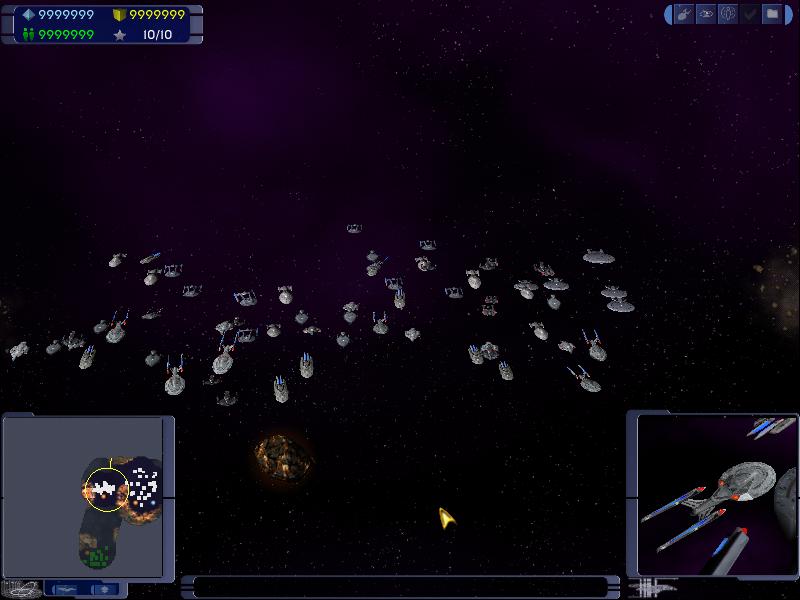Click the white dotted group on the minimap
Image resolution: width=800 pixels, height=600 pixels.
146,485
